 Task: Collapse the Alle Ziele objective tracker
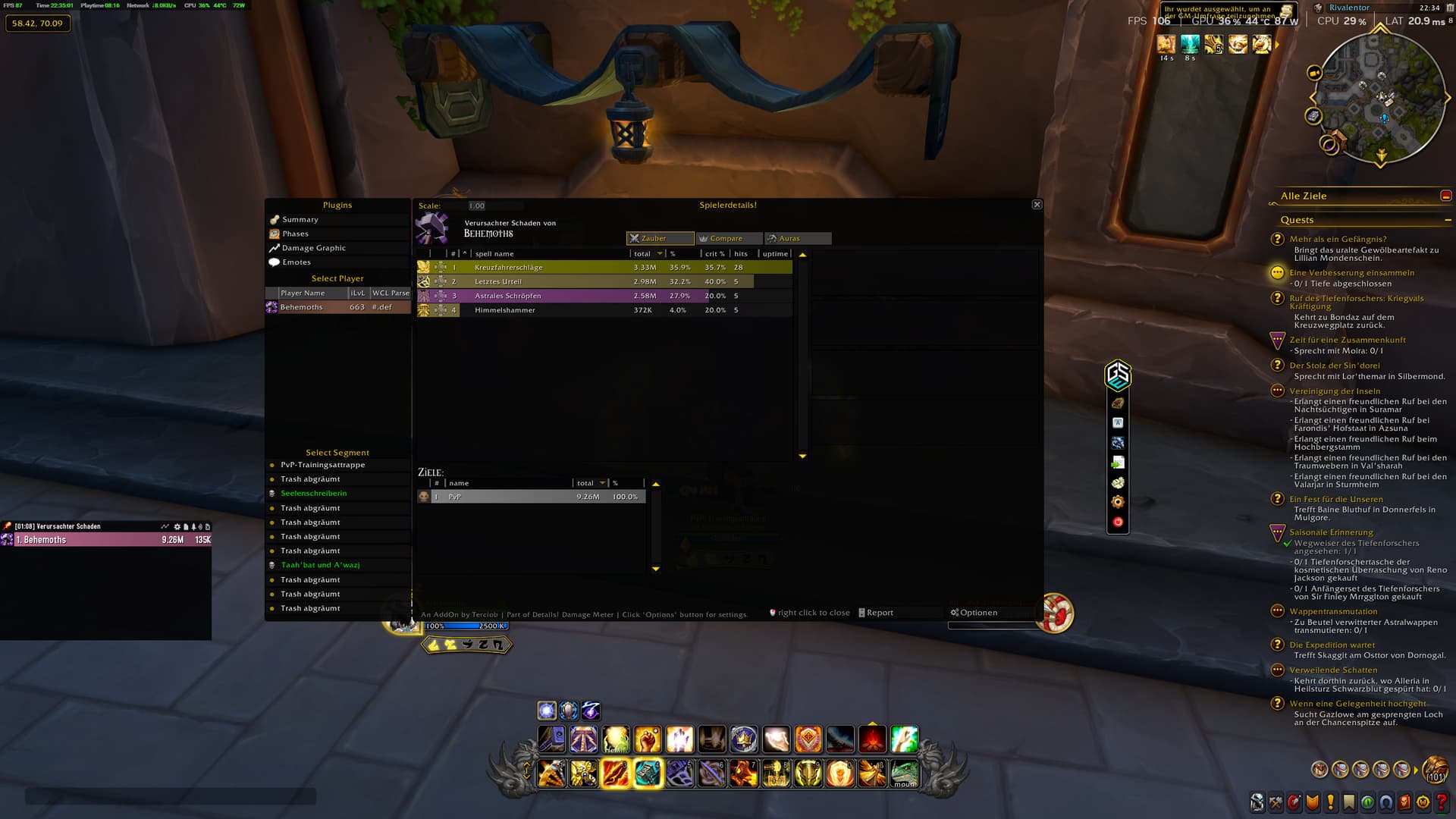click(1445, 196)
